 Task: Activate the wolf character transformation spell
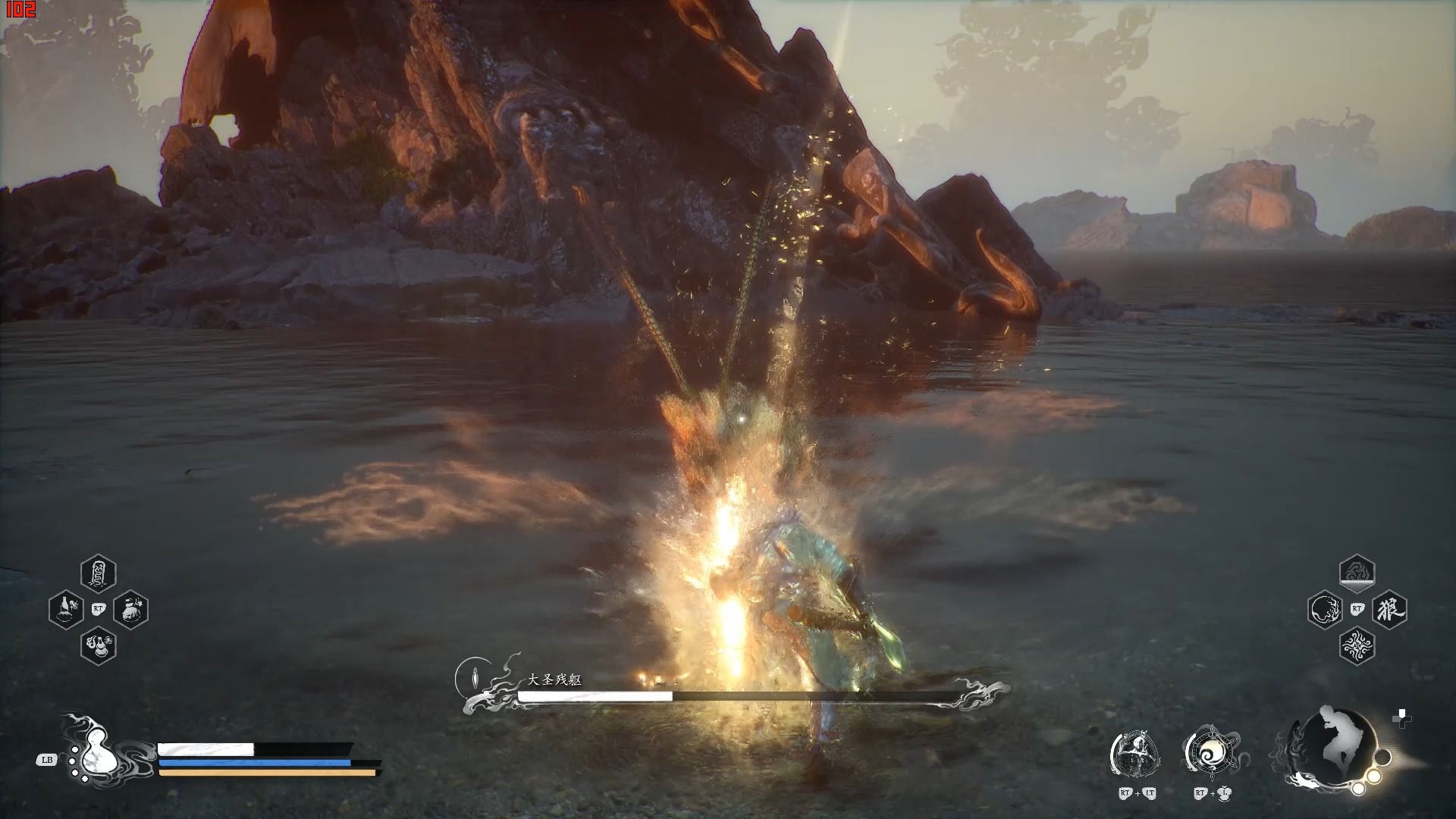[x=1389, y=609]
